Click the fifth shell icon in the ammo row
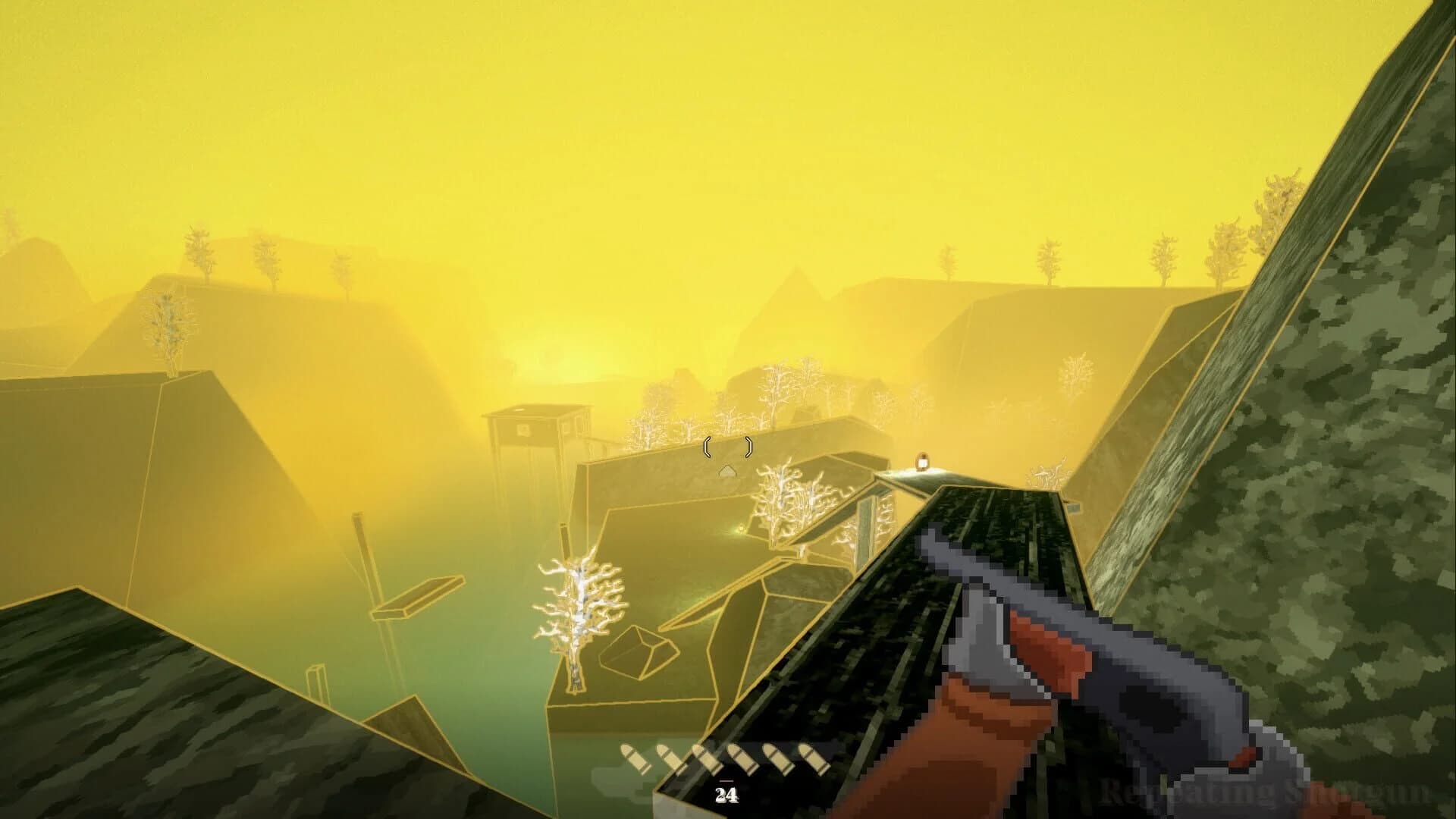Viewport: 1456px width, 819px height. pos(777,758)
